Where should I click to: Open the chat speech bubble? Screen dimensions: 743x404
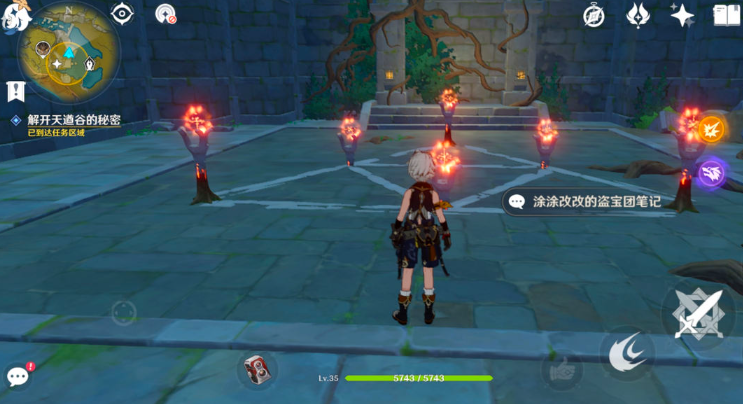(x=18, y=376)
